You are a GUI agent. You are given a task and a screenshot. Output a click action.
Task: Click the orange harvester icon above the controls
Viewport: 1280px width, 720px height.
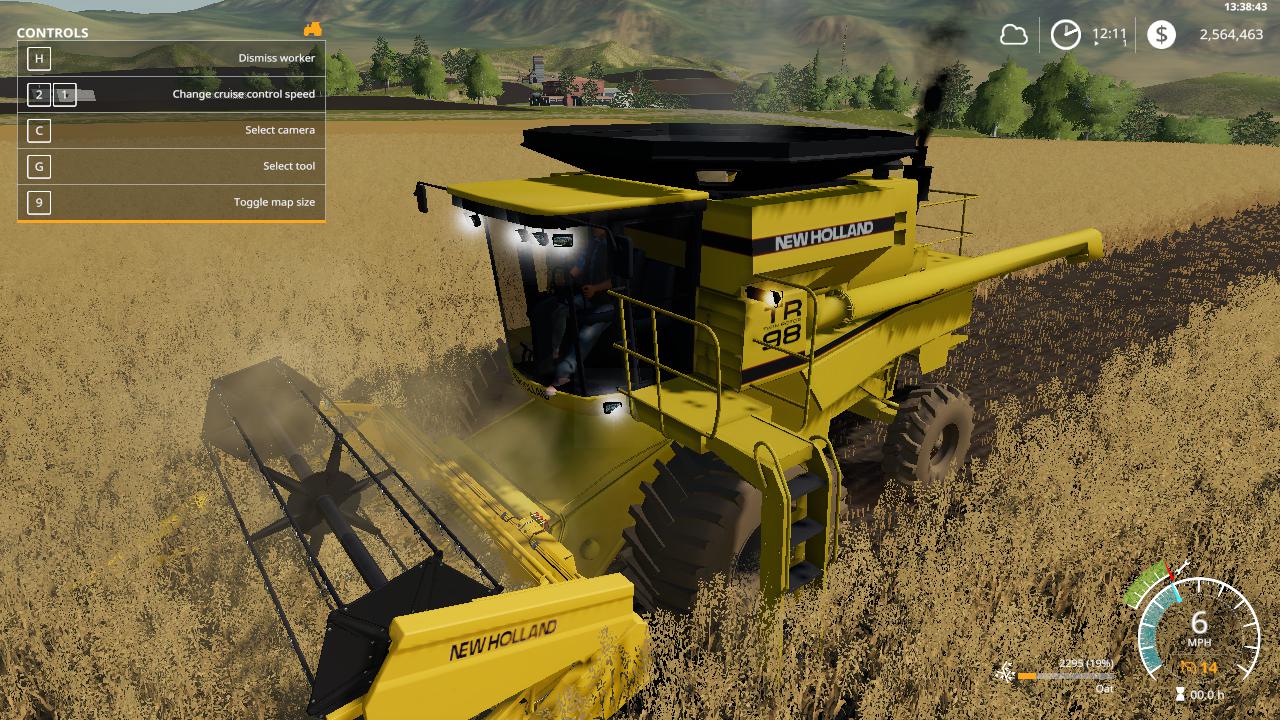tap(313, 29)
